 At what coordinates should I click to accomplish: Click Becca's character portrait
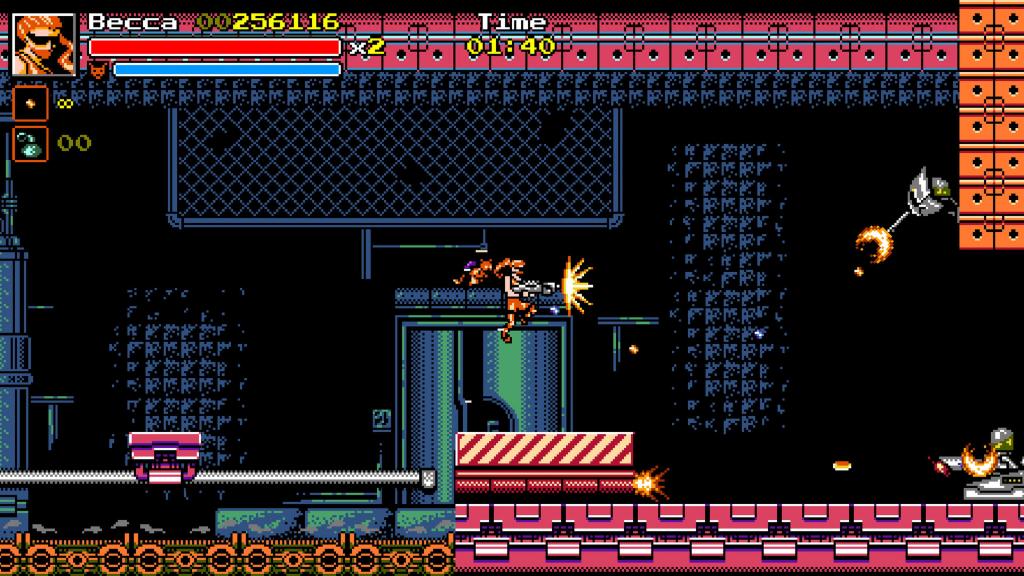(44, 44)
